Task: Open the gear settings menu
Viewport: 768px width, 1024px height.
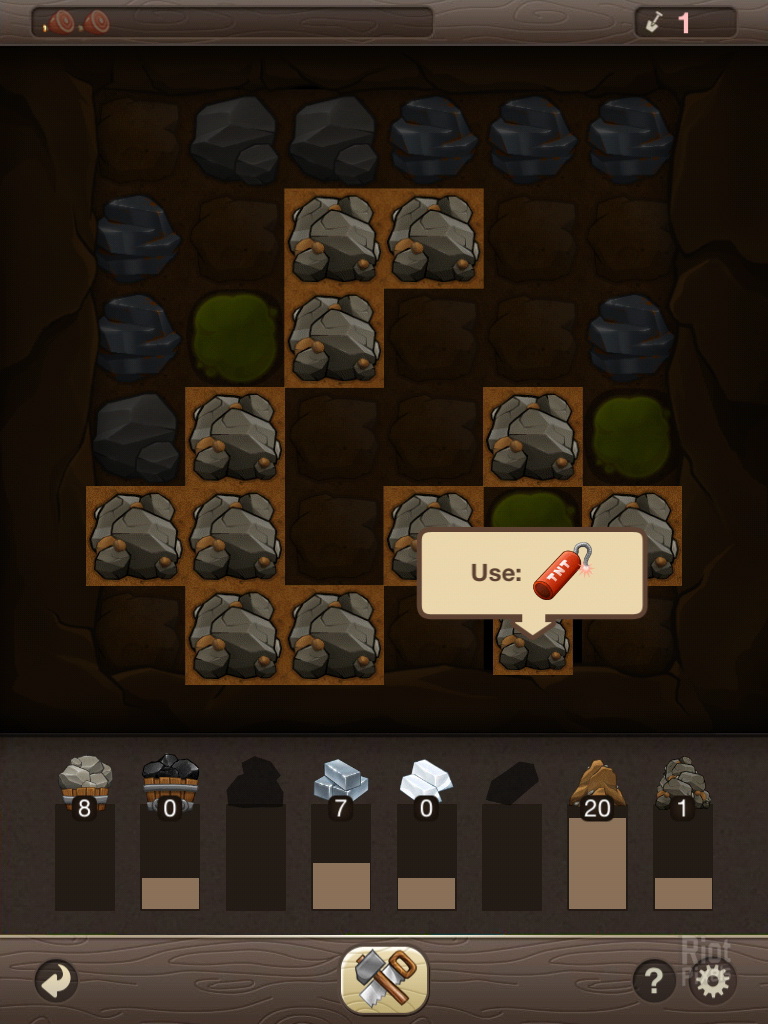Action: tap(712, 981)
